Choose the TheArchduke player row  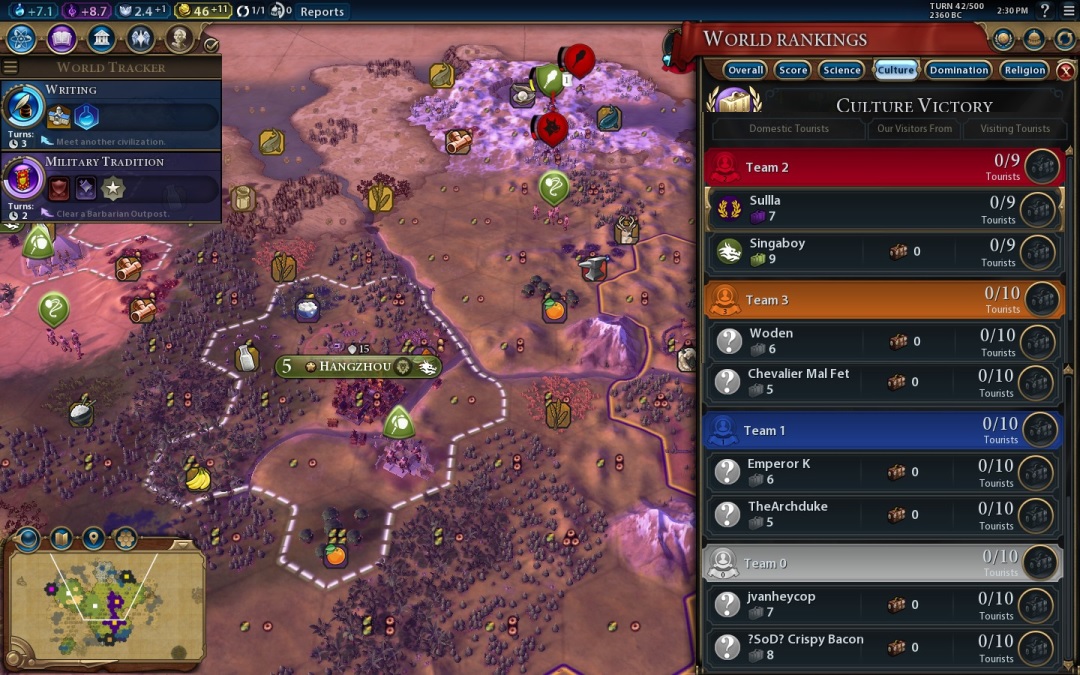(x=880, y=514)
